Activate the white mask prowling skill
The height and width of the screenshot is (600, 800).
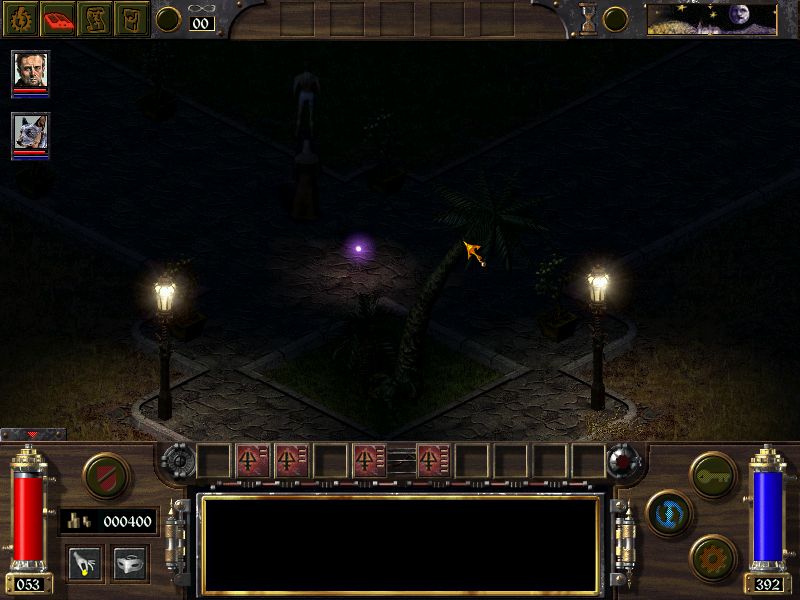(130, 563)
